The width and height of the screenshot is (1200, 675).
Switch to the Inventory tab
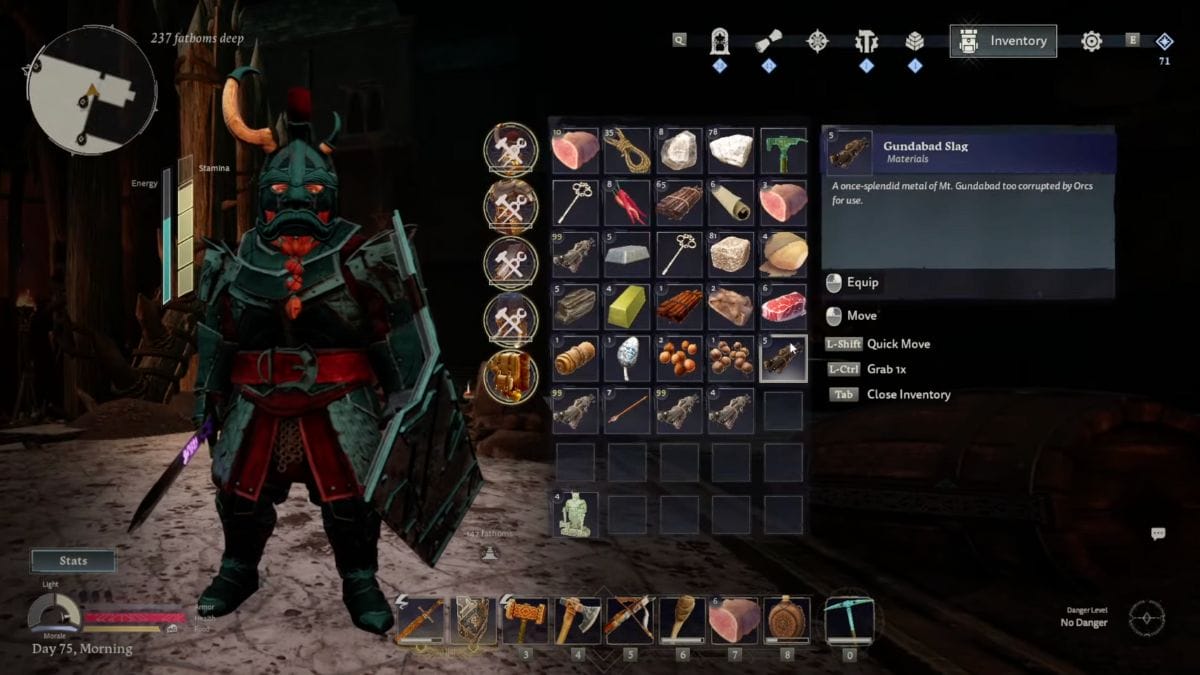(1003, 41)
